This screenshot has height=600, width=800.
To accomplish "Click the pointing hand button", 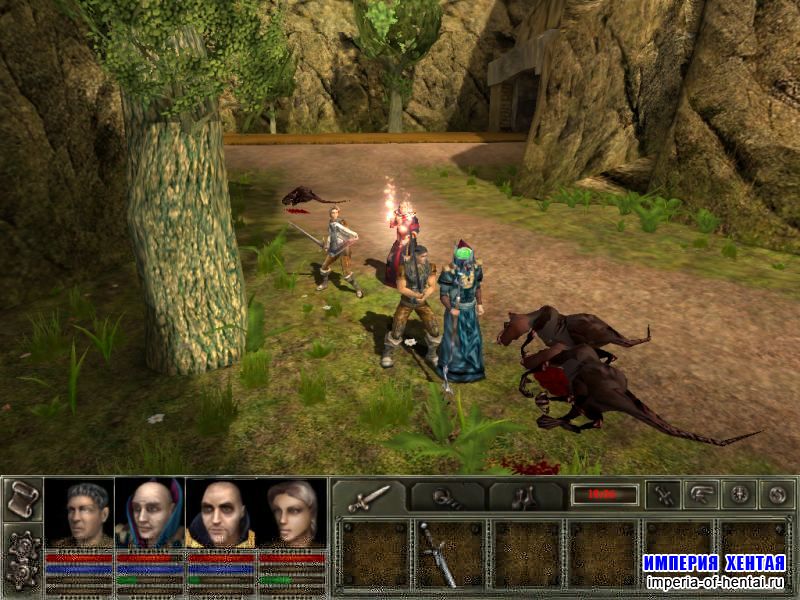I will [700, 494].
